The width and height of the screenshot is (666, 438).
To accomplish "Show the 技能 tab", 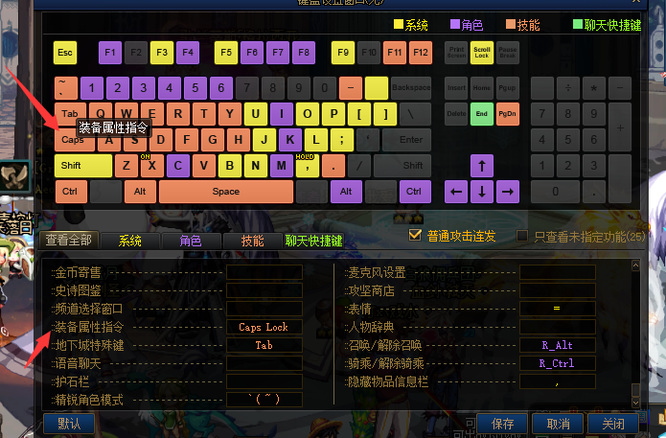I will point(252,240).
